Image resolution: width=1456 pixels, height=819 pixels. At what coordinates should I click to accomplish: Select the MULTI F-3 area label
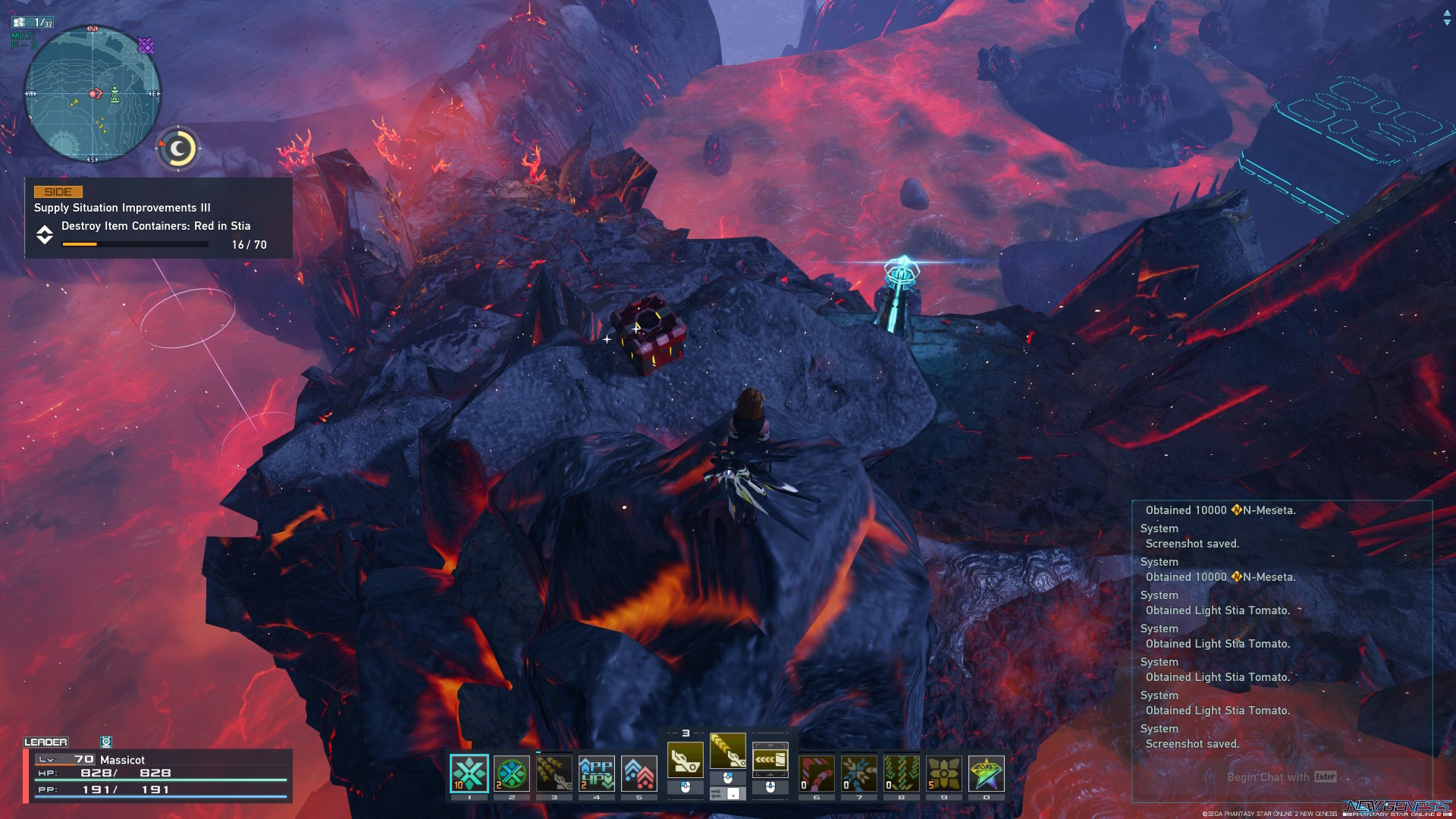24,40
